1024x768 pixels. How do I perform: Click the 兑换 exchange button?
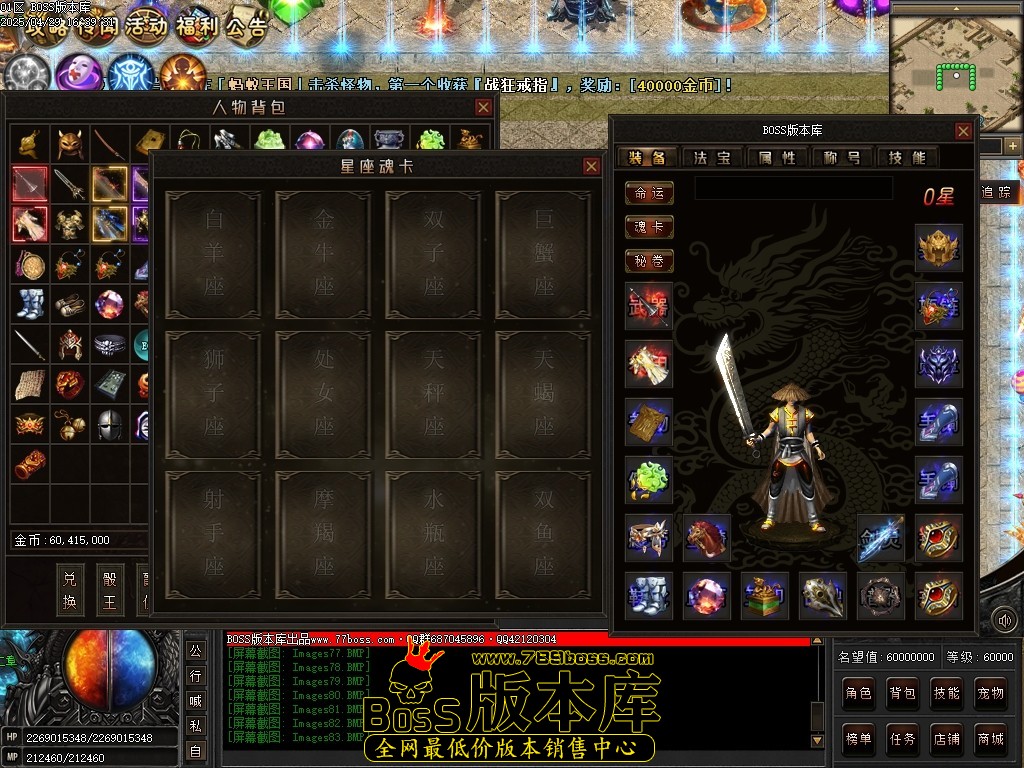[x=70, y=590]
